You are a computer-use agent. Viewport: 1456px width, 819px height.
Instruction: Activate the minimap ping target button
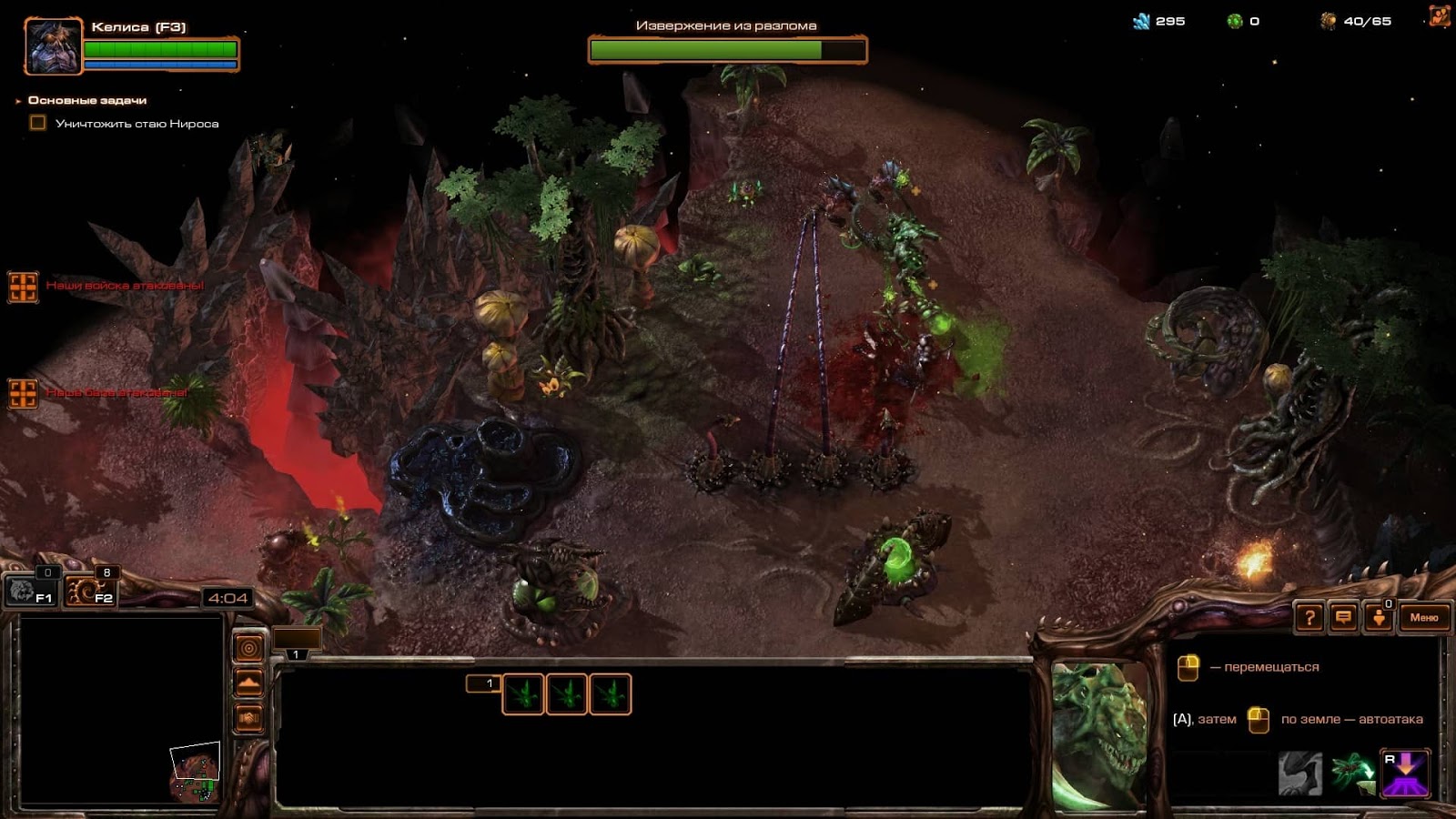[248, 648]
